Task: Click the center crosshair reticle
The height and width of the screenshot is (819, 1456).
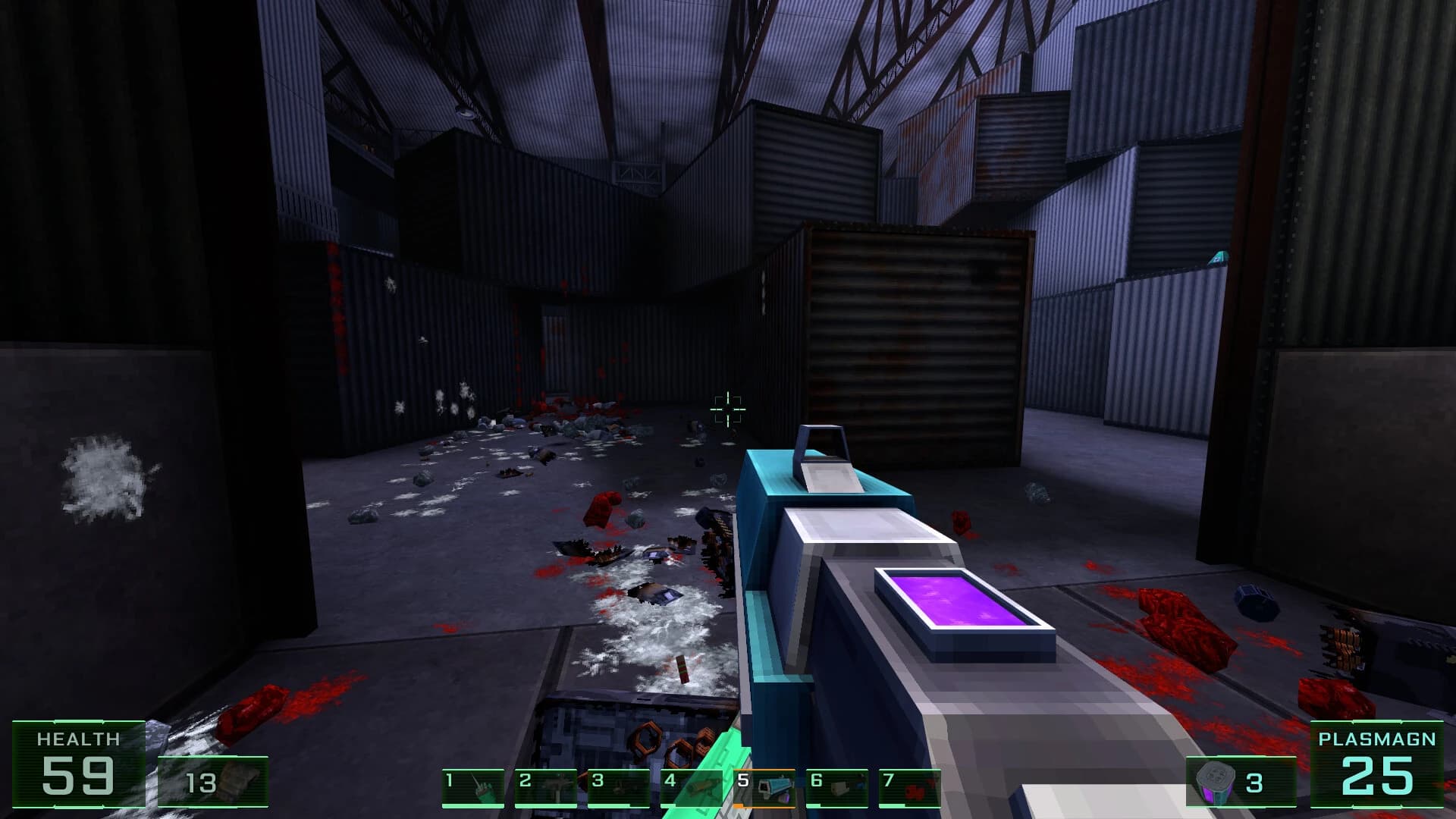Action: (727, 410)
